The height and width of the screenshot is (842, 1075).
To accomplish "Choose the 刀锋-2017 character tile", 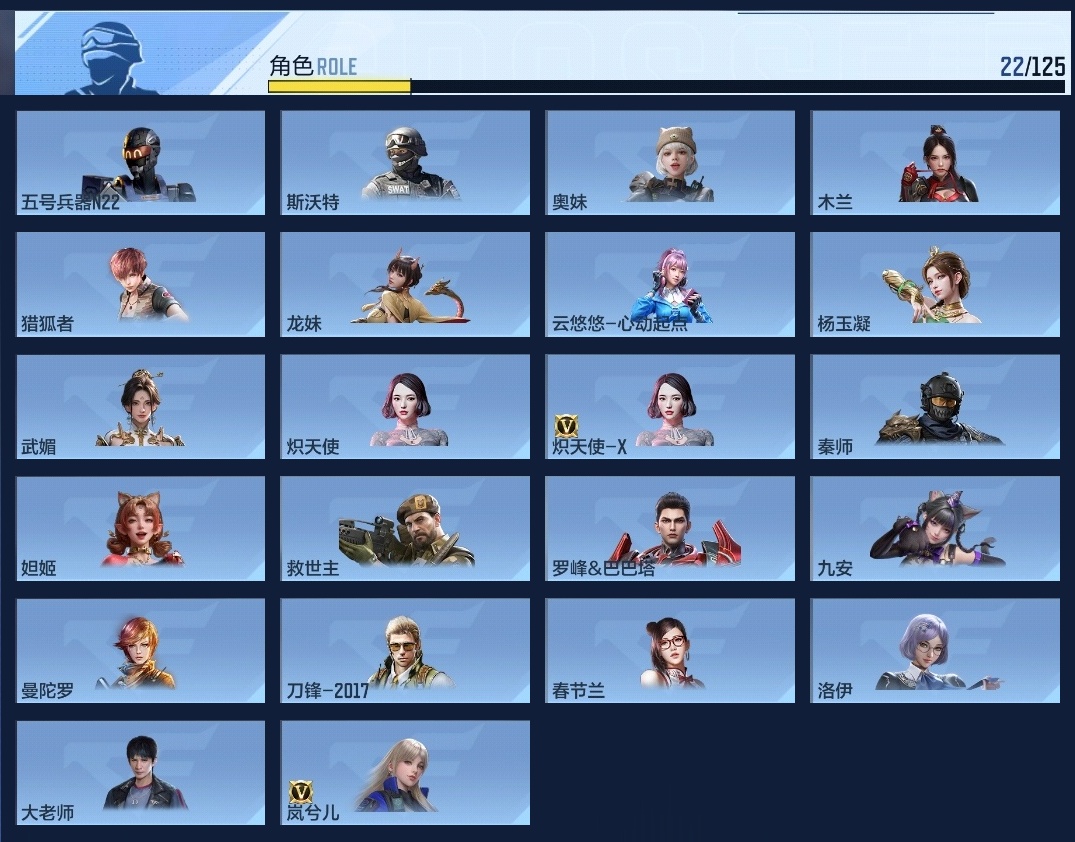I will click(x=405, y=651).
